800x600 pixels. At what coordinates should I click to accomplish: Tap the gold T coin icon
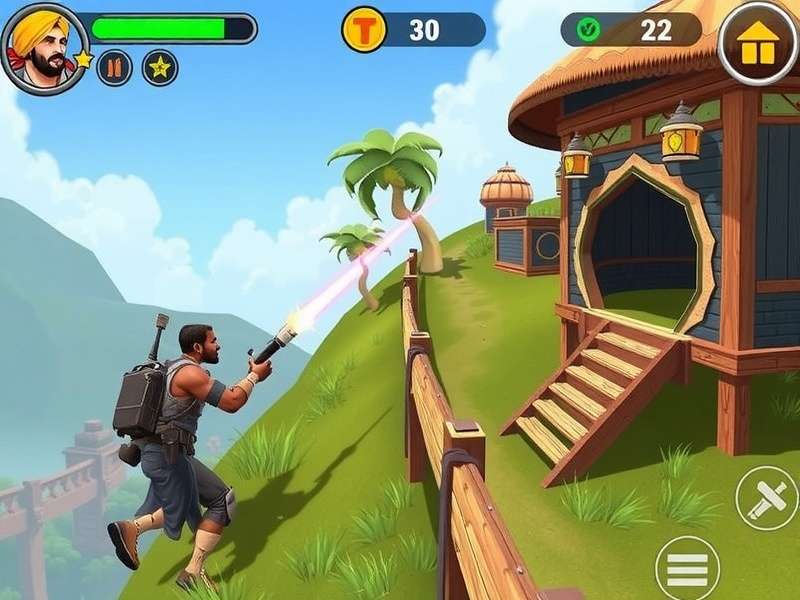(x=364, y=30)
